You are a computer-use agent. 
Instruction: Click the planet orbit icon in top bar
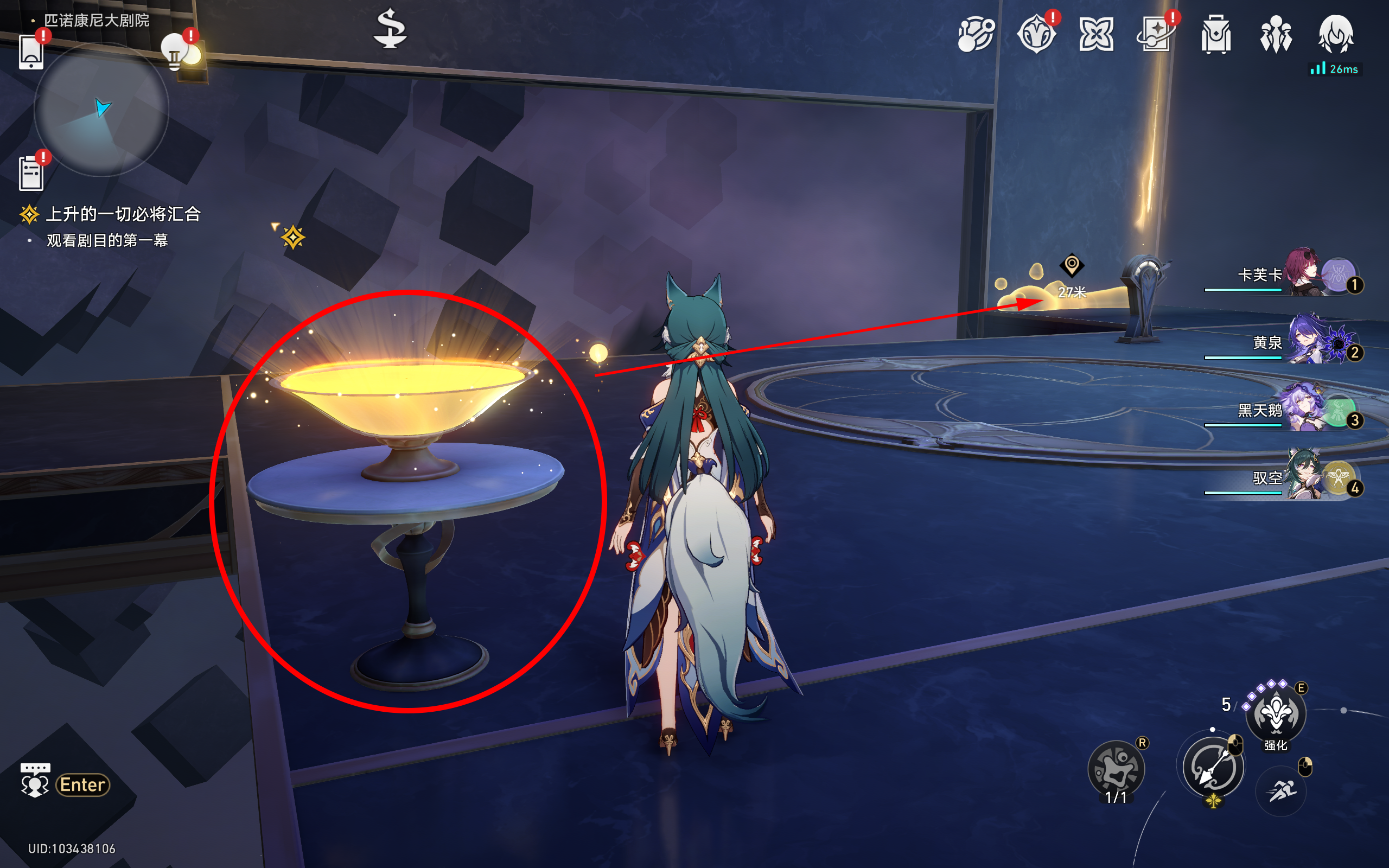(x=976, y=34)
